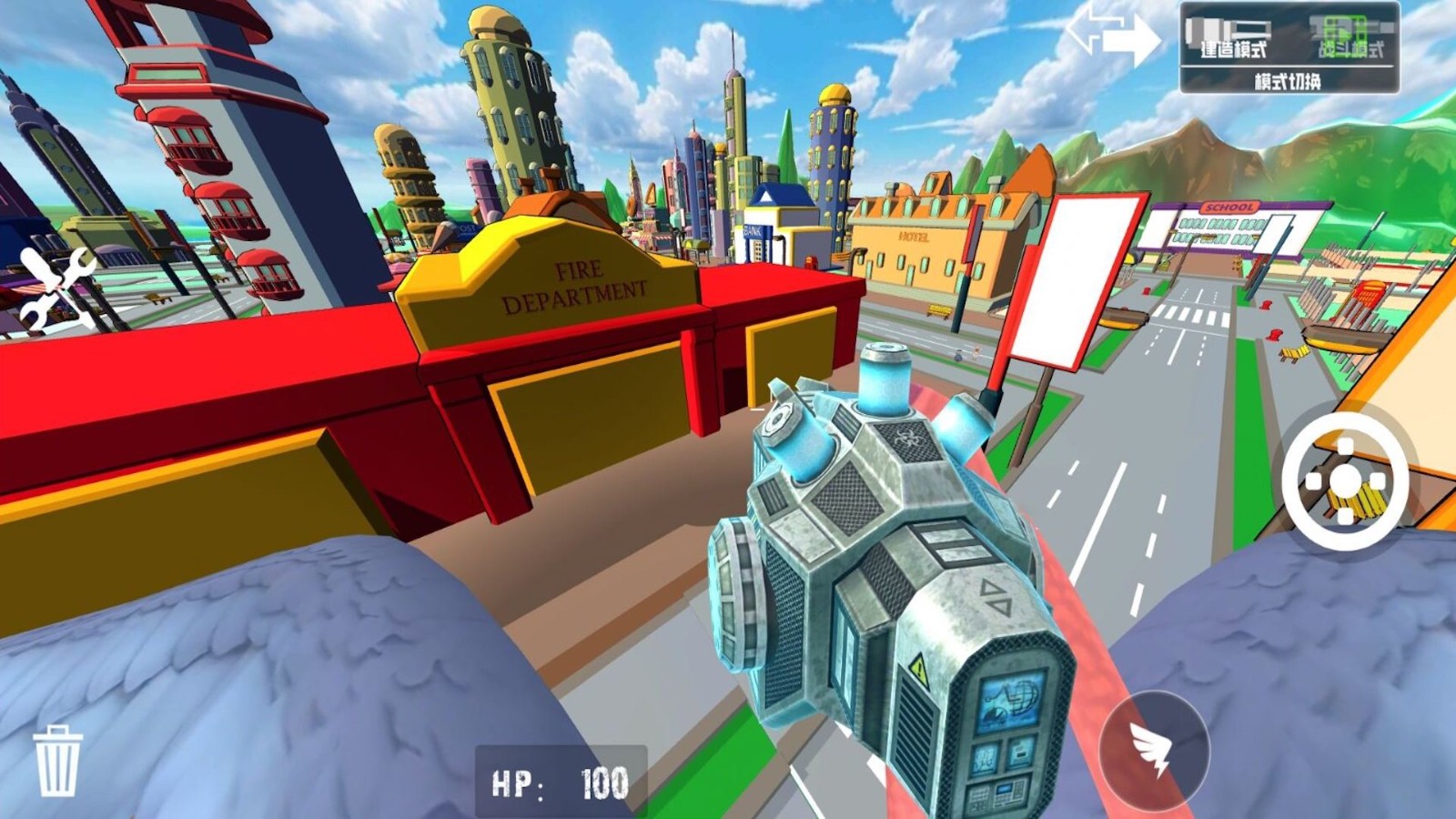Viewport: 1456px width, 819px height.
Task: Open the crossed wrench and screwdriver tools
Action: [x=56, y=289]
